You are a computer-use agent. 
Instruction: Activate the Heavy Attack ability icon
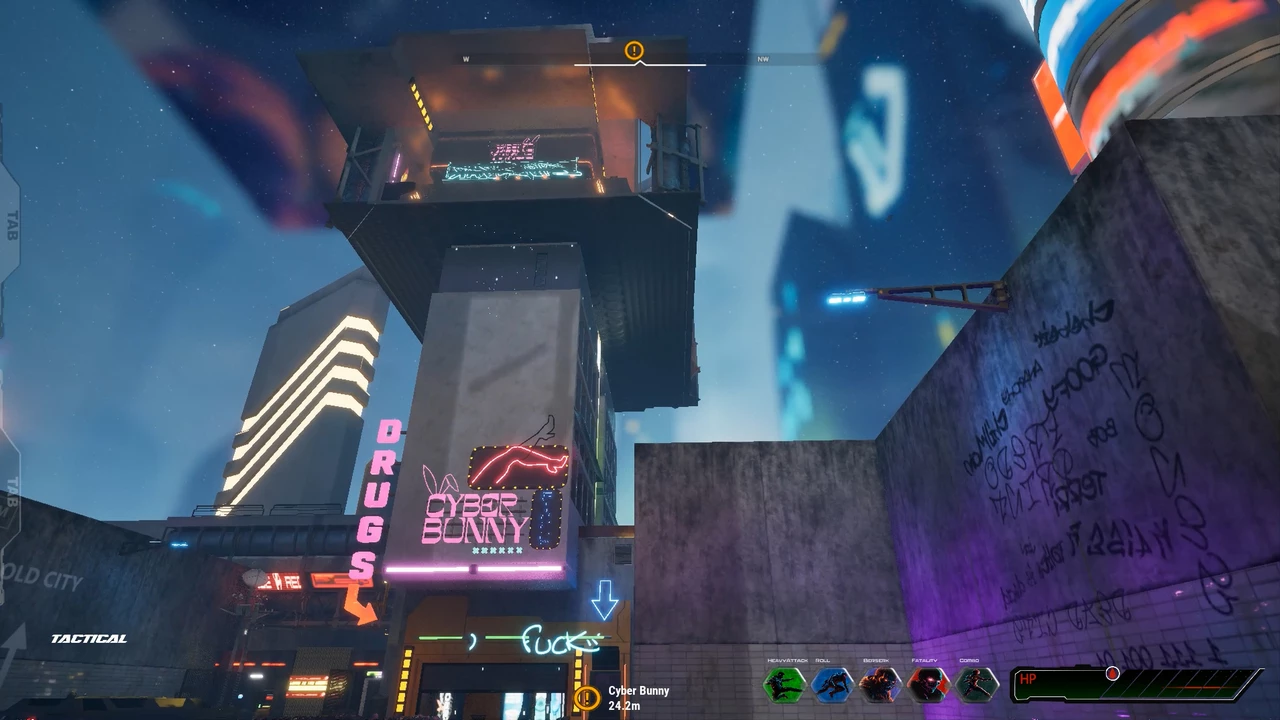(784, 685)
